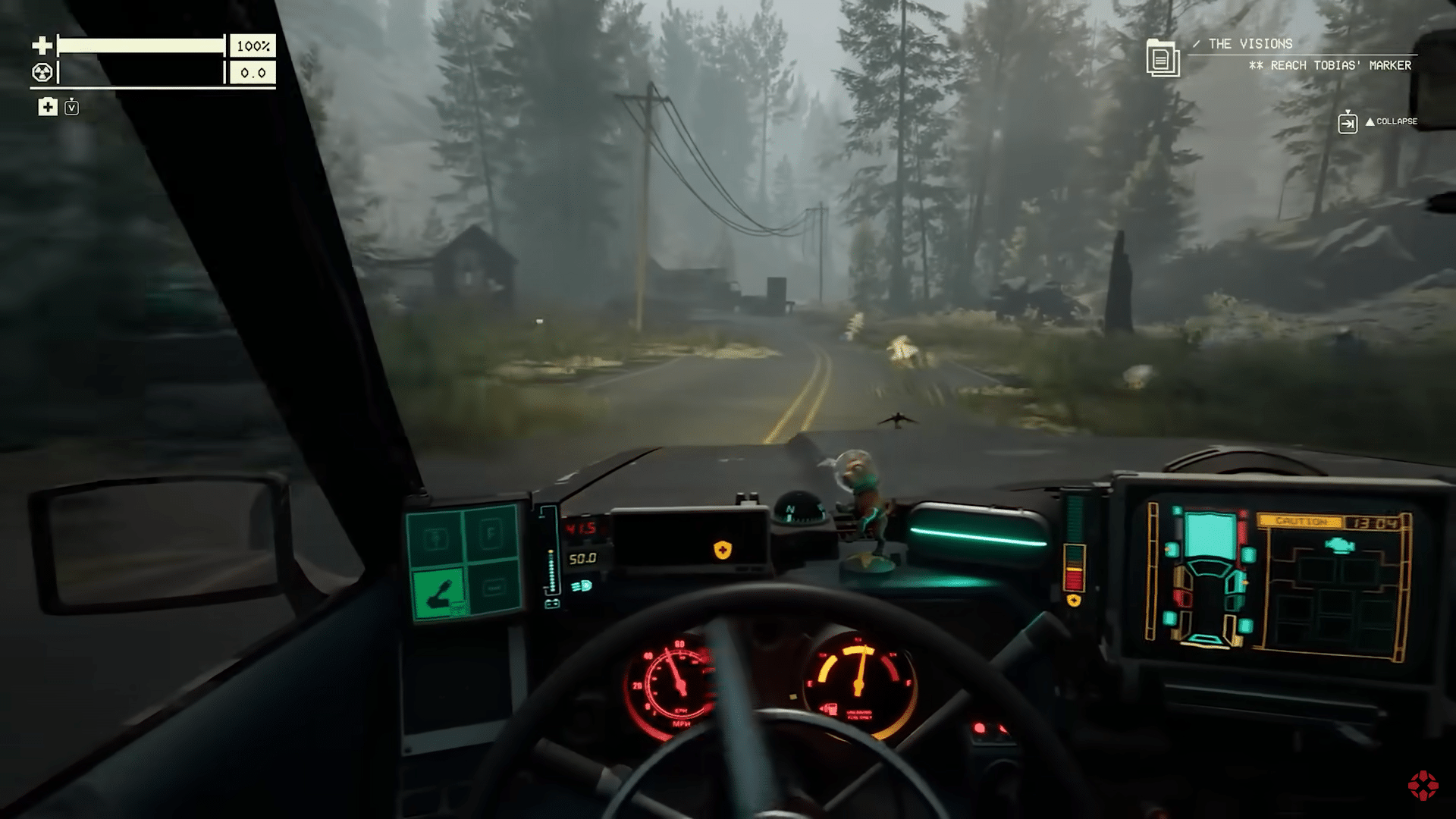Open the quest log document icon

tap(1162, 58)
